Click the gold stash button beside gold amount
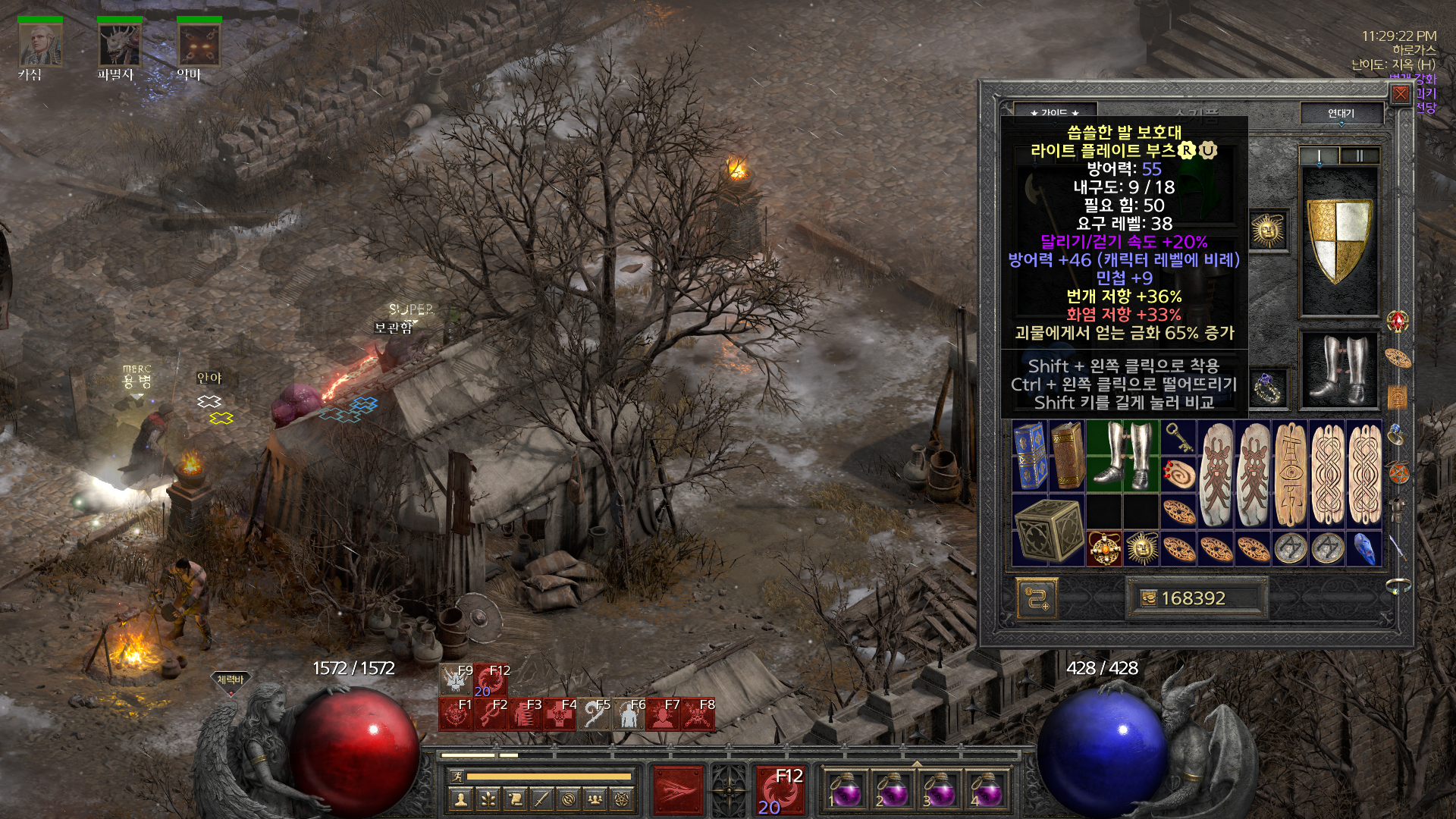This screenshot has width=1456, height=819. coord(1036,598)
